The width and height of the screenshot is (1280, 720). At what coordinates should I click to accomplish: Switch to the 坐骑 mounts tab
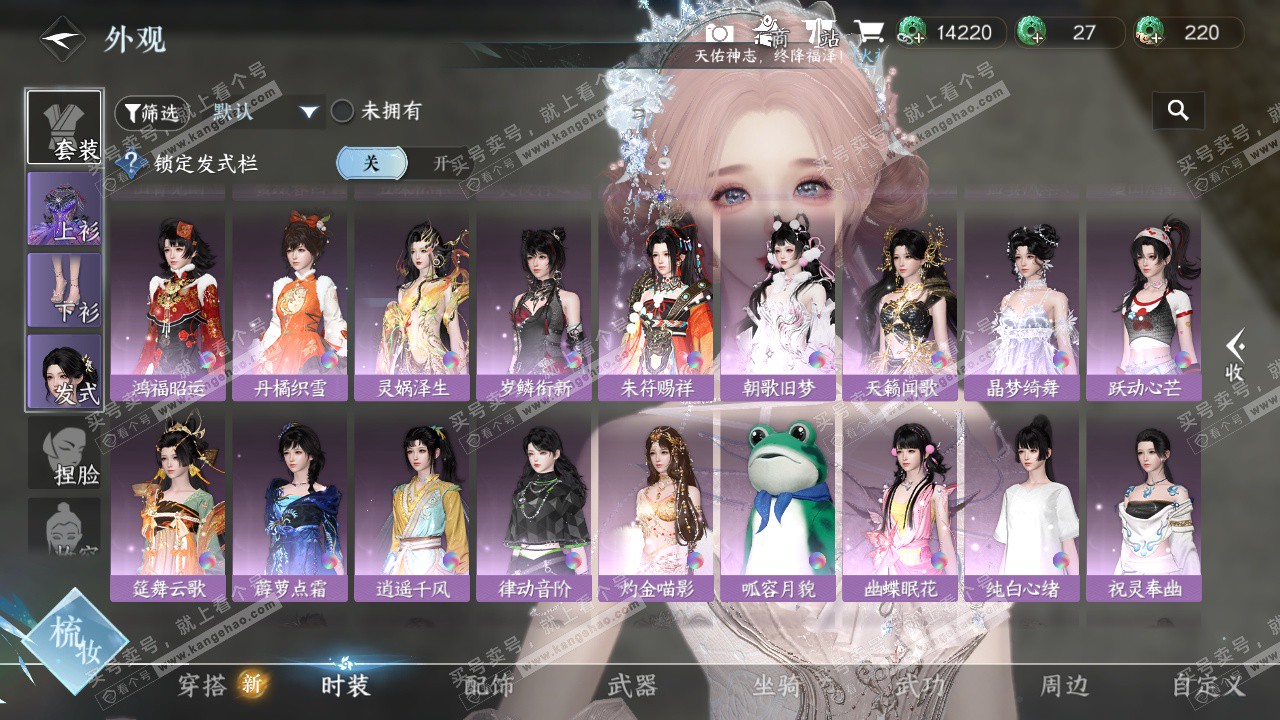tap(777, 685)
